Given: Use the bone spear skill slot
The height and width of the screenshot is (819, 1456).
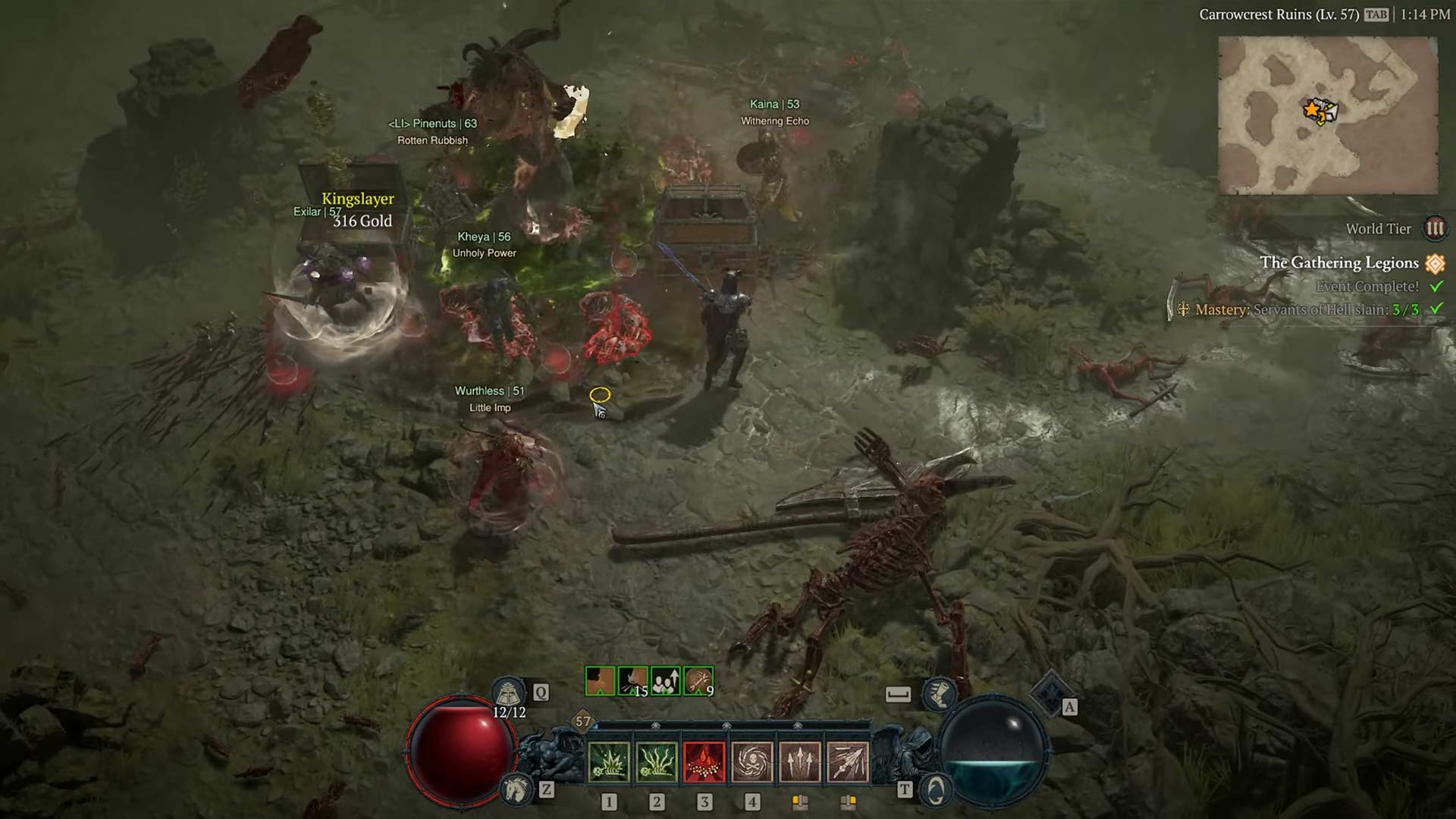Looking at the screenshot, I should click(x=847, y=761).
